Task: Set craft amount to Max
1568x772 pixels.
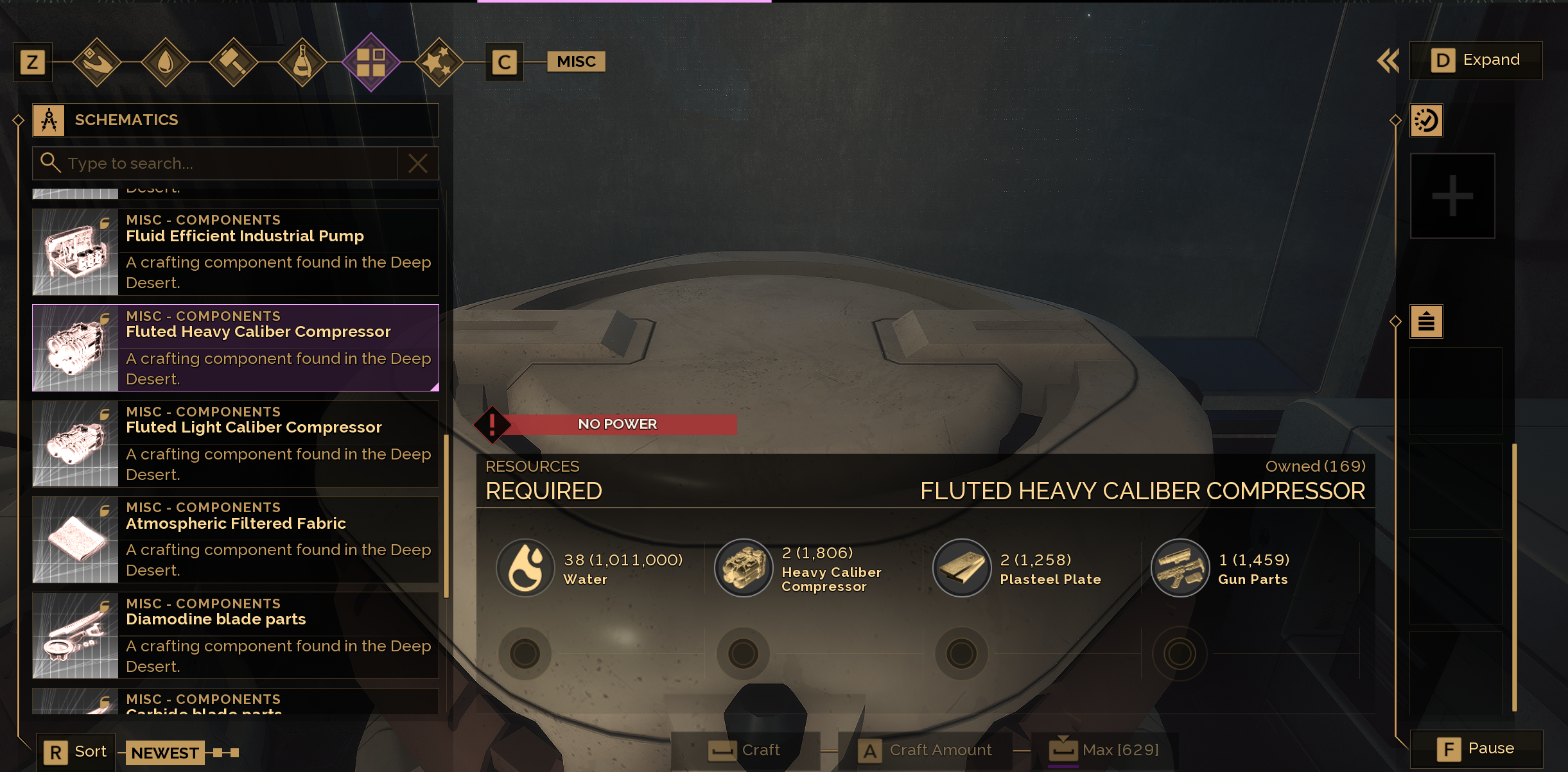Action: [x=1104, y=750]
